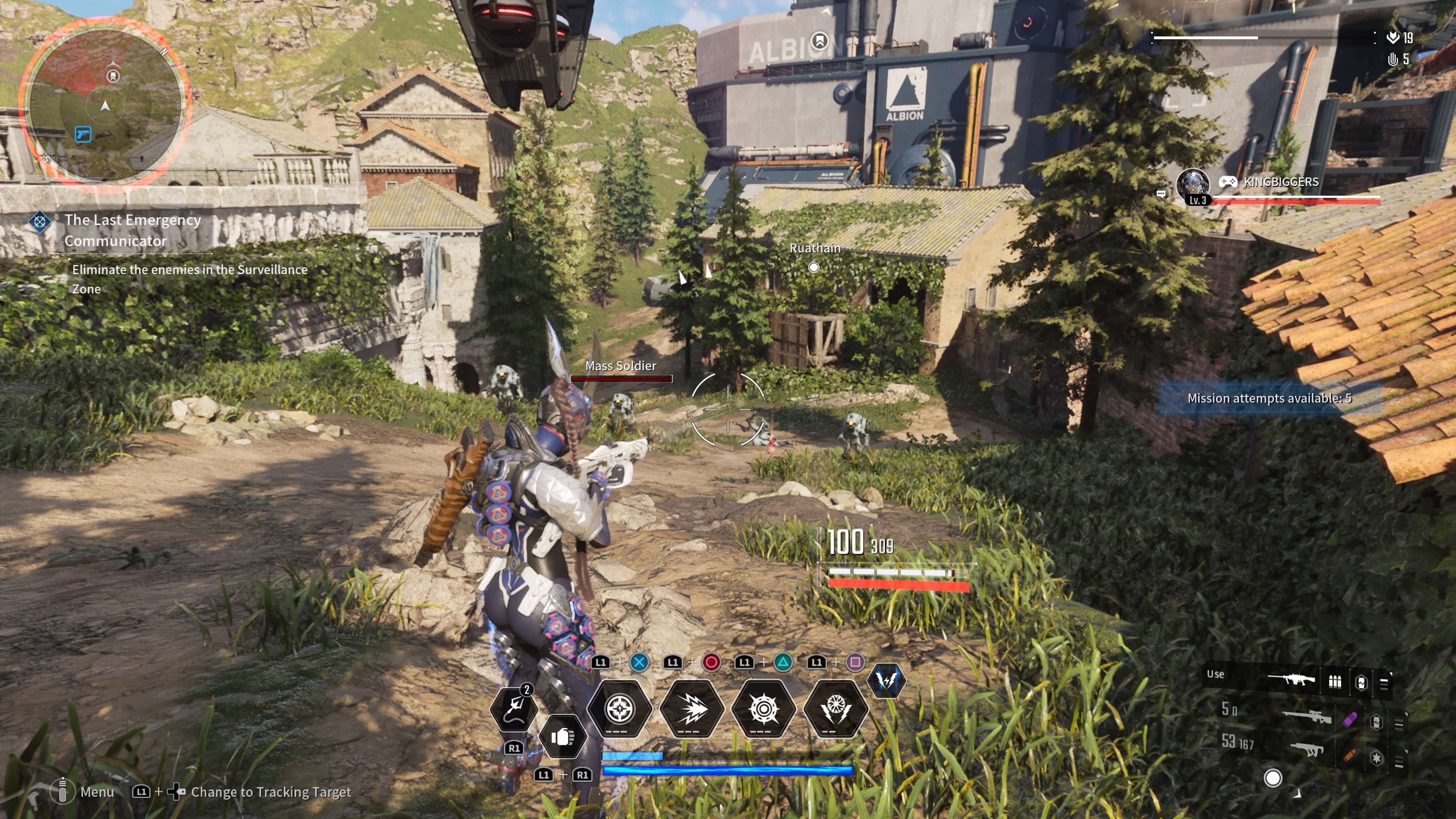Open The Last Emergency Communicator quest tracker

click(132, 230)
